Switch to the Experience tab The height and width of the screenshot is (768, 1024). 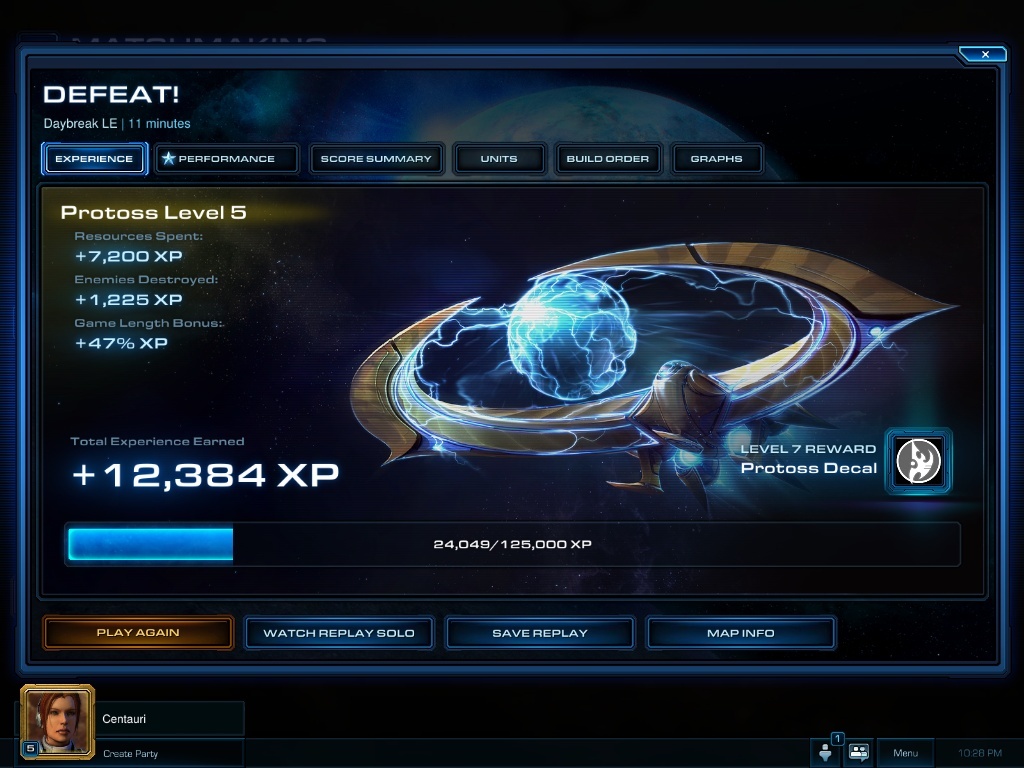[94, 158]
